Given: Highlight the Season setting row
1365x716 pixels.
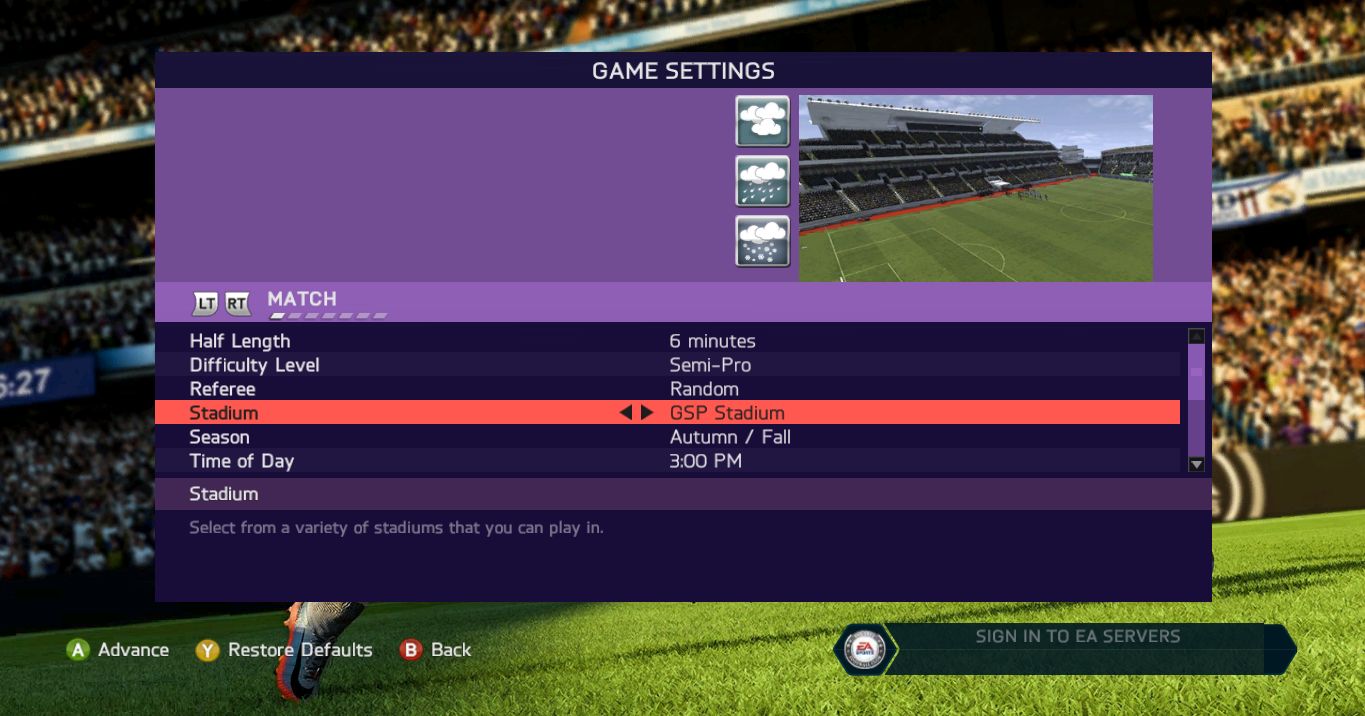Looking at the screenshot, I should (x=667, y=437).
